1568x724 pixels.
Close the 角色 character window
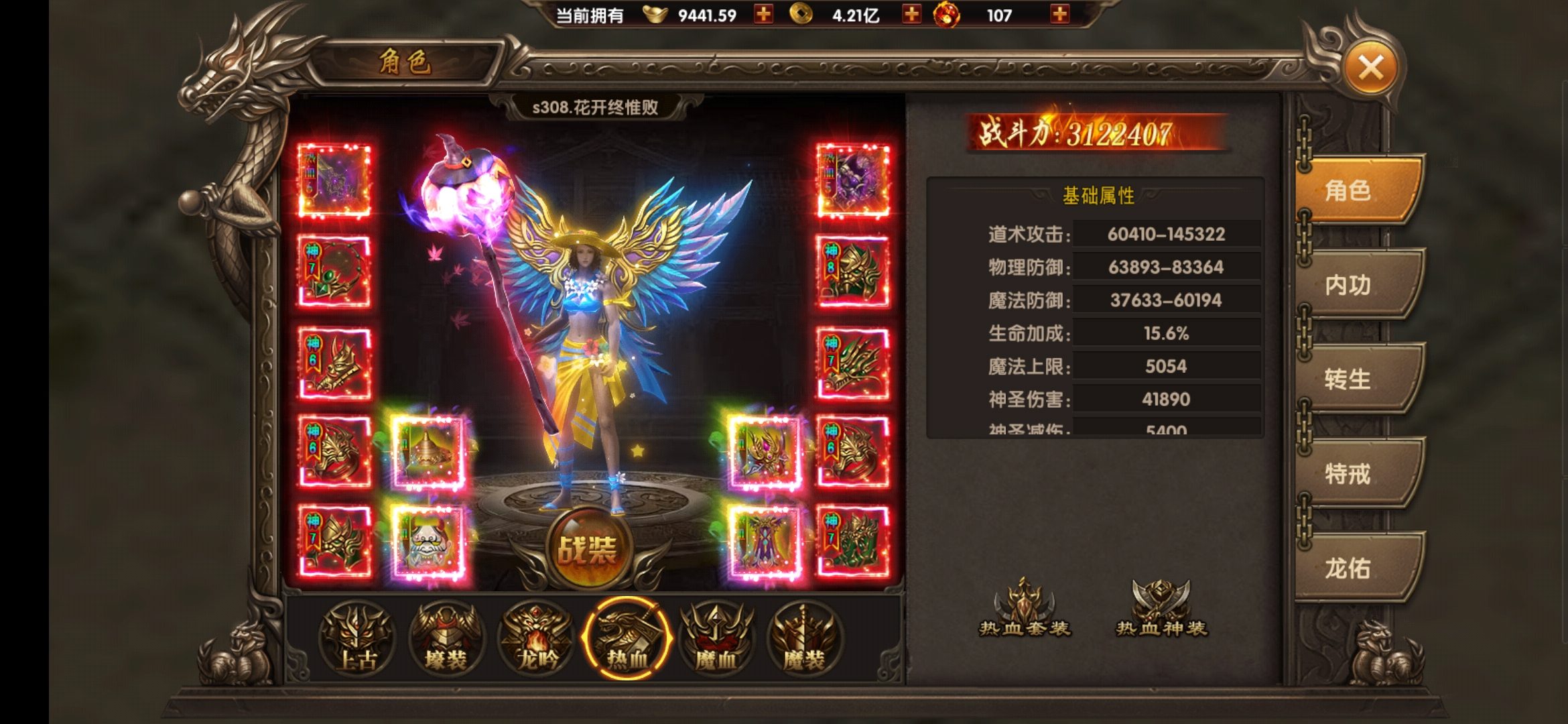click(x=1370, y=68)
